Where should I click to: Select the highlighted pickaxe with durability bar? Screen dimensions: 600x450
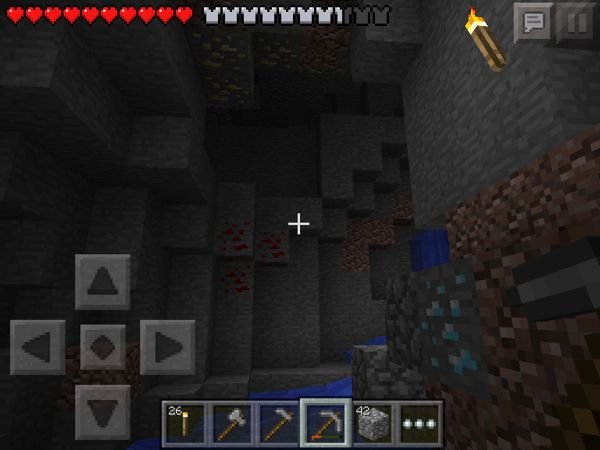(326, 424)
